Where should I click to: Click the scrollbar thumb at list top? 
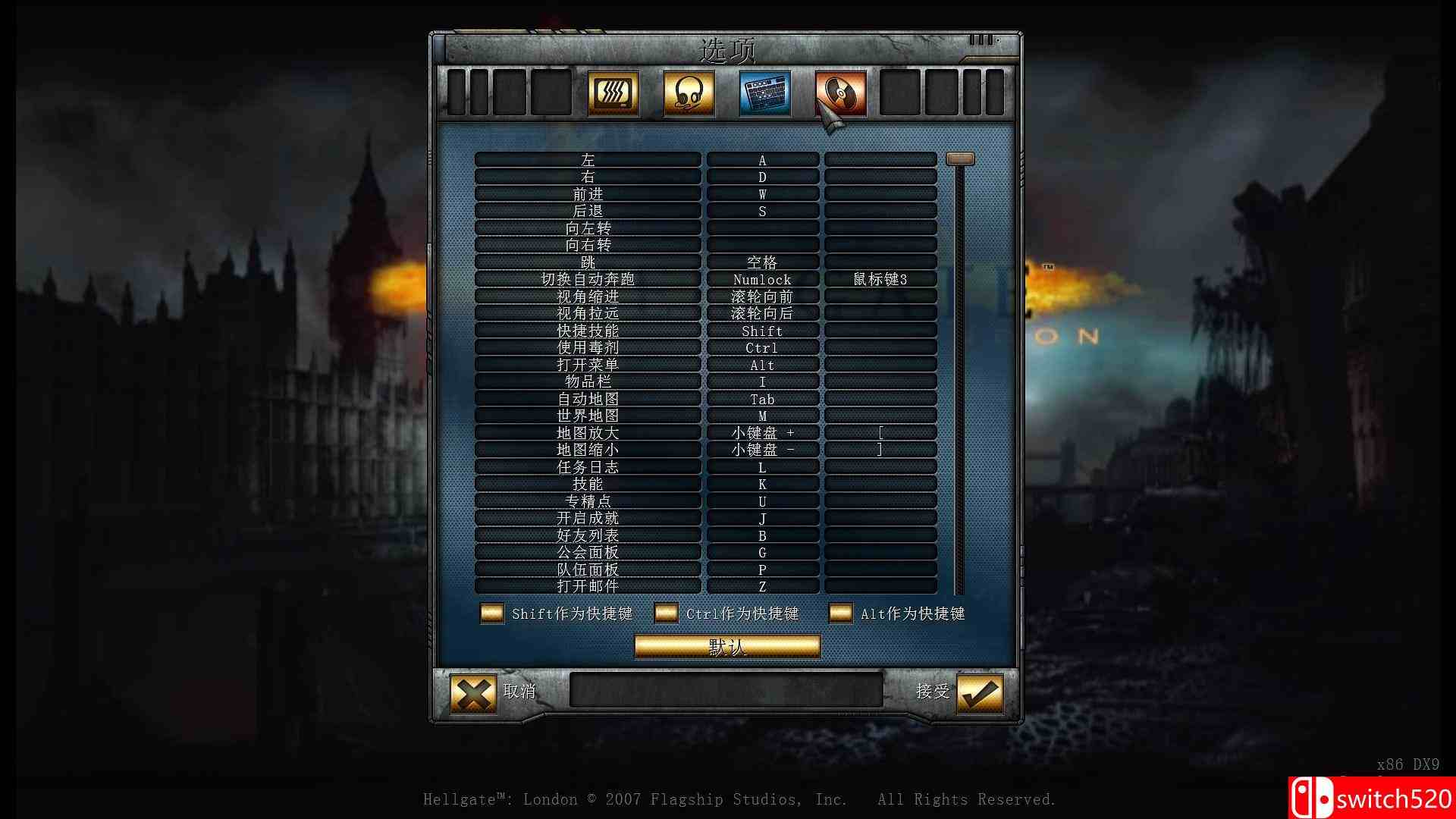(x=960, y=159)
